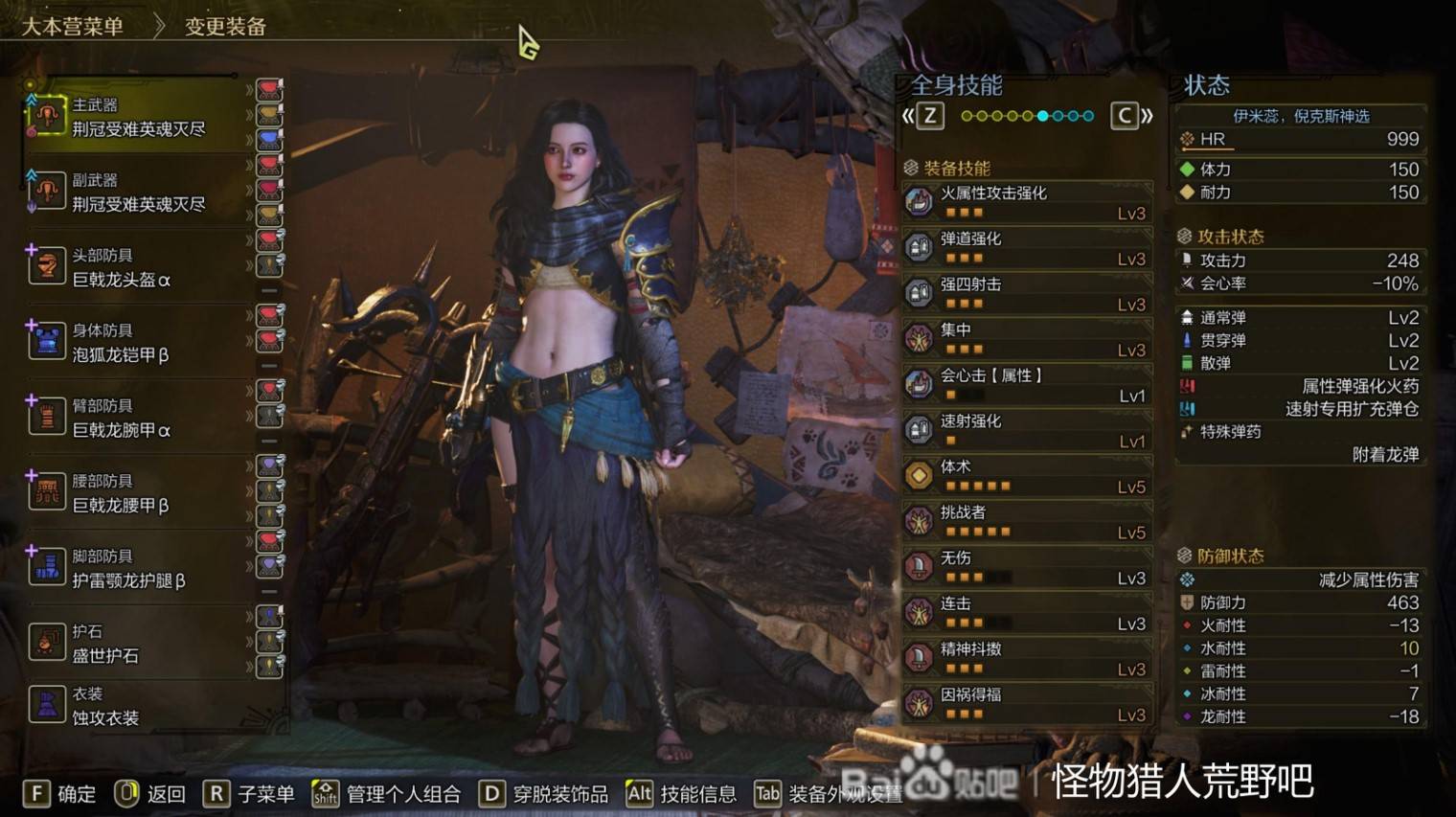
Task: Select the main weapon 主武器 slot
Action: click(x=137, y=117)
